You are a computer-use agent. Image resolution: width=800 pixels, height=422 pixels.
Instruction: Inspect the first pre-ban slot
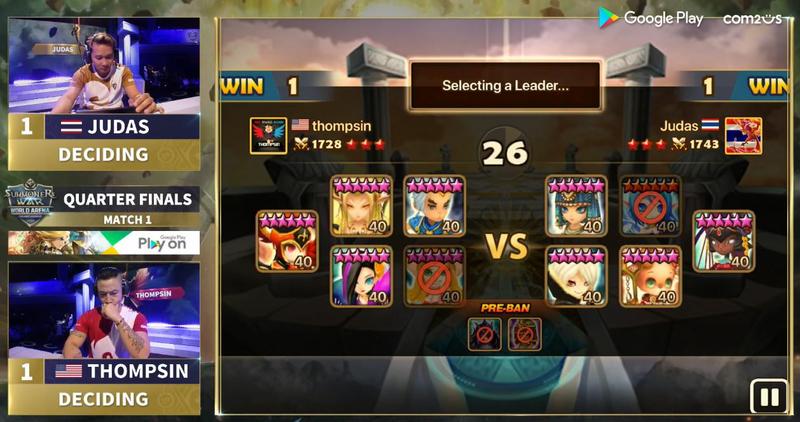pyautogui.click(x=484, y=333)
